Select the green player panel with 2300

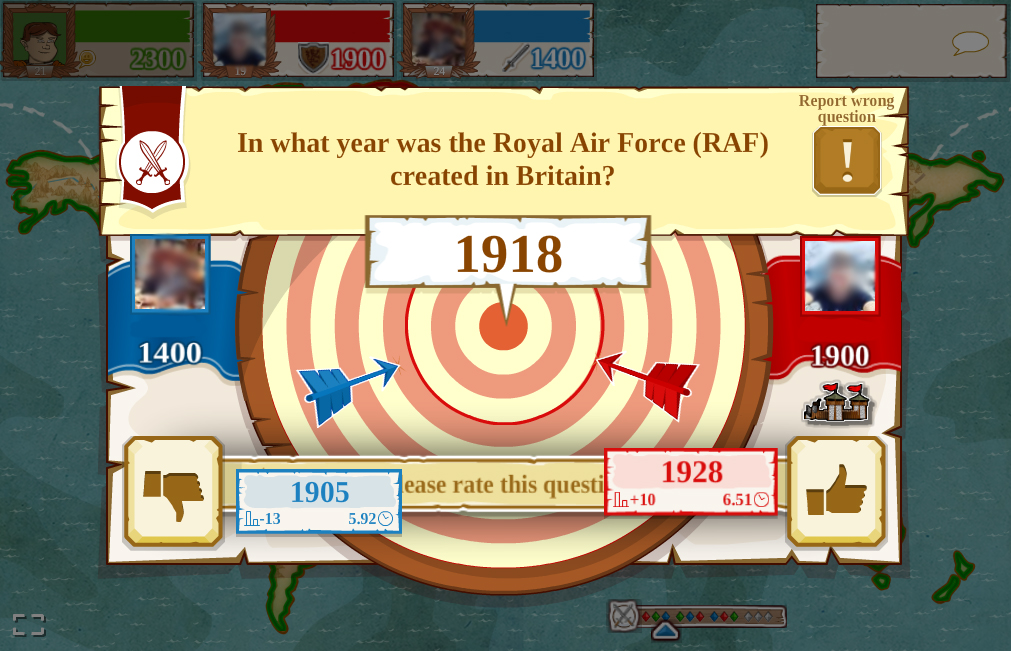[x=98, y=41]
